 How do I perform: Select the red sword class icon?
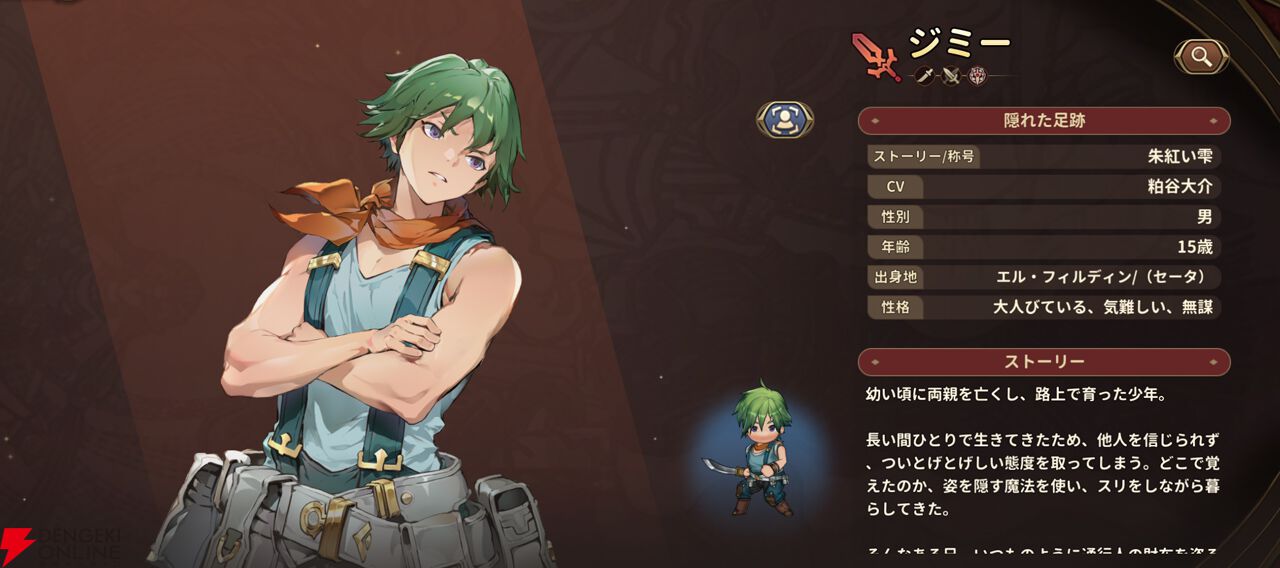876,56
